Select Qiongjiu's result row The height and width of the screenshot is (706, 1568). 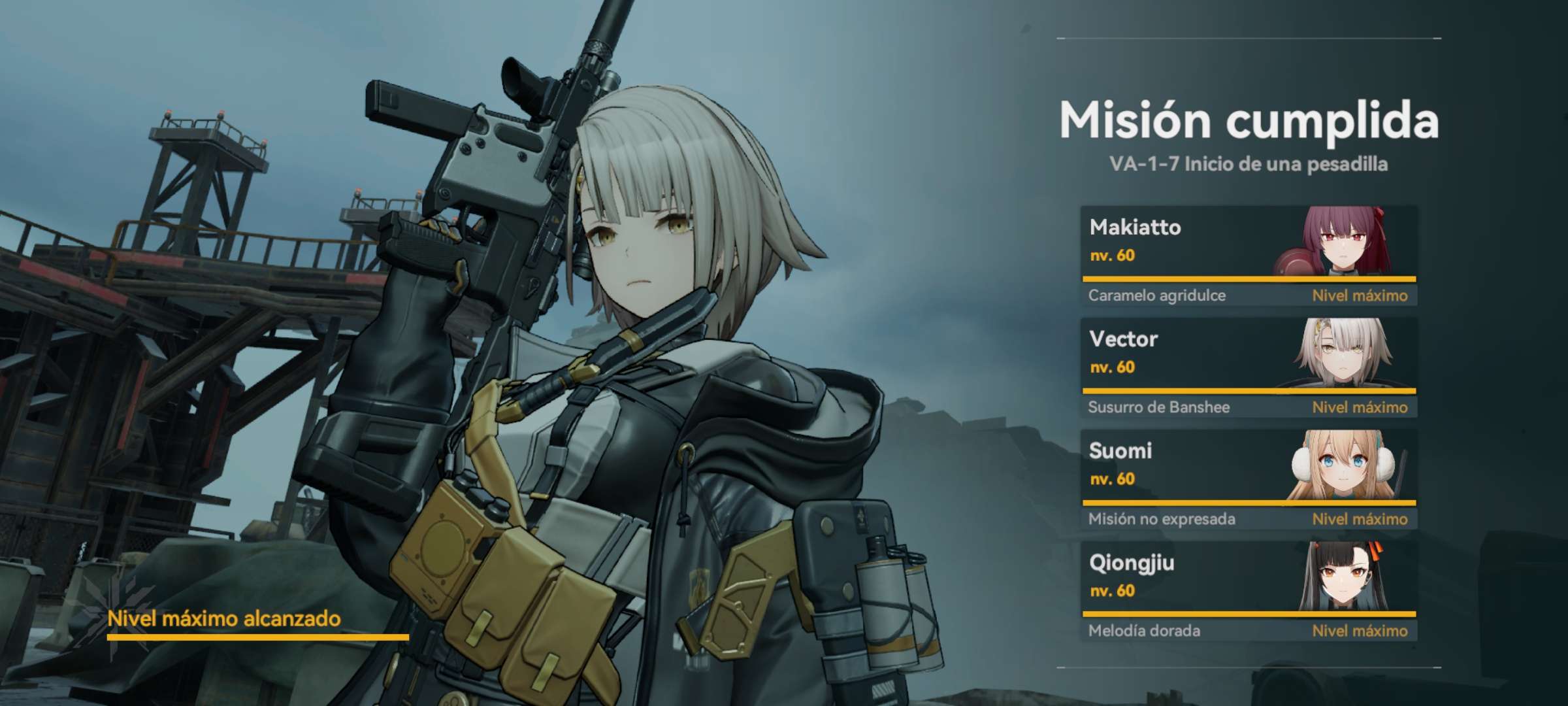coord(1248,590)
